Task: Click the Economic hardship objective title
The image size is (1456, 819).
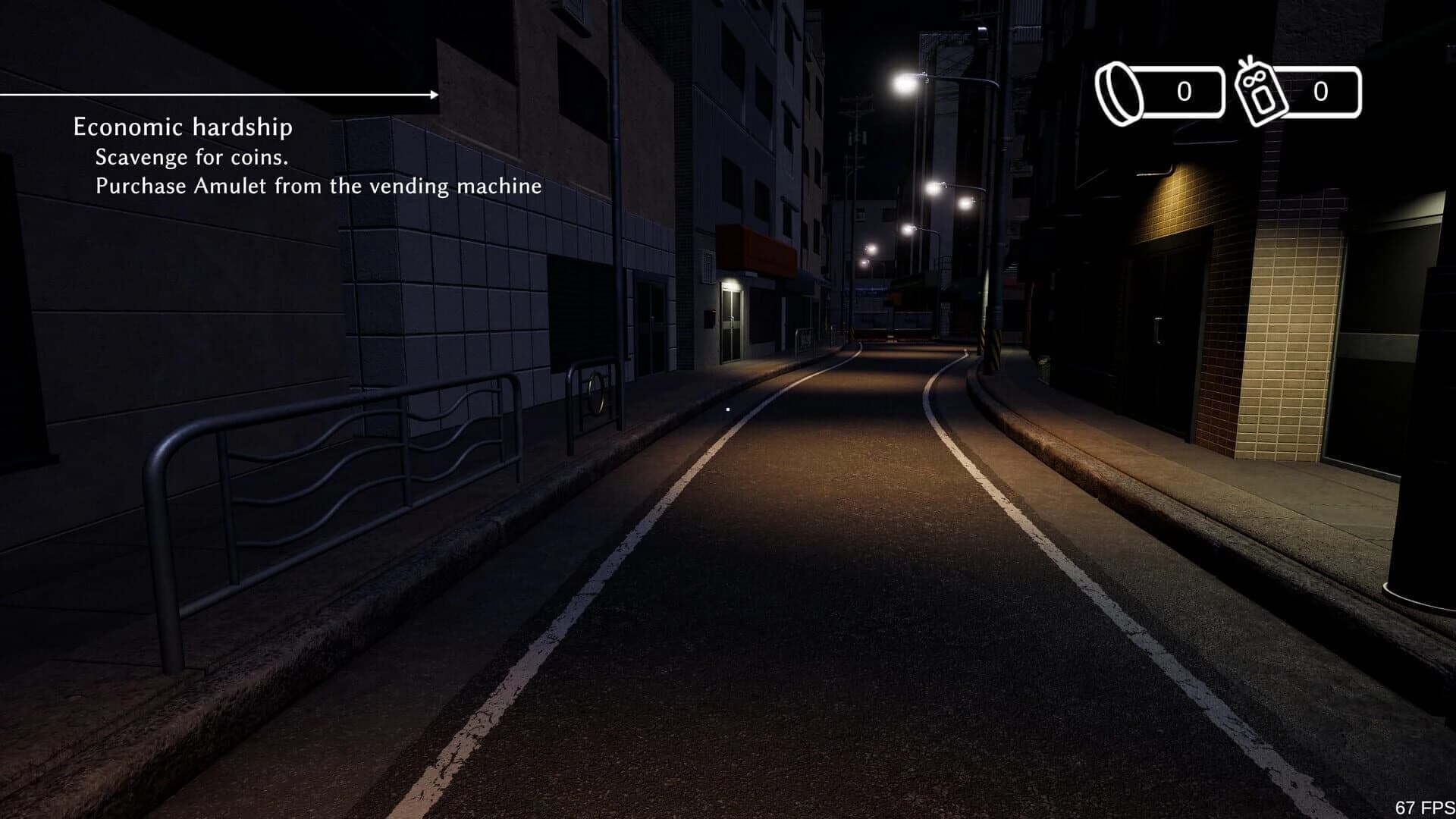Action: (182, 127)
